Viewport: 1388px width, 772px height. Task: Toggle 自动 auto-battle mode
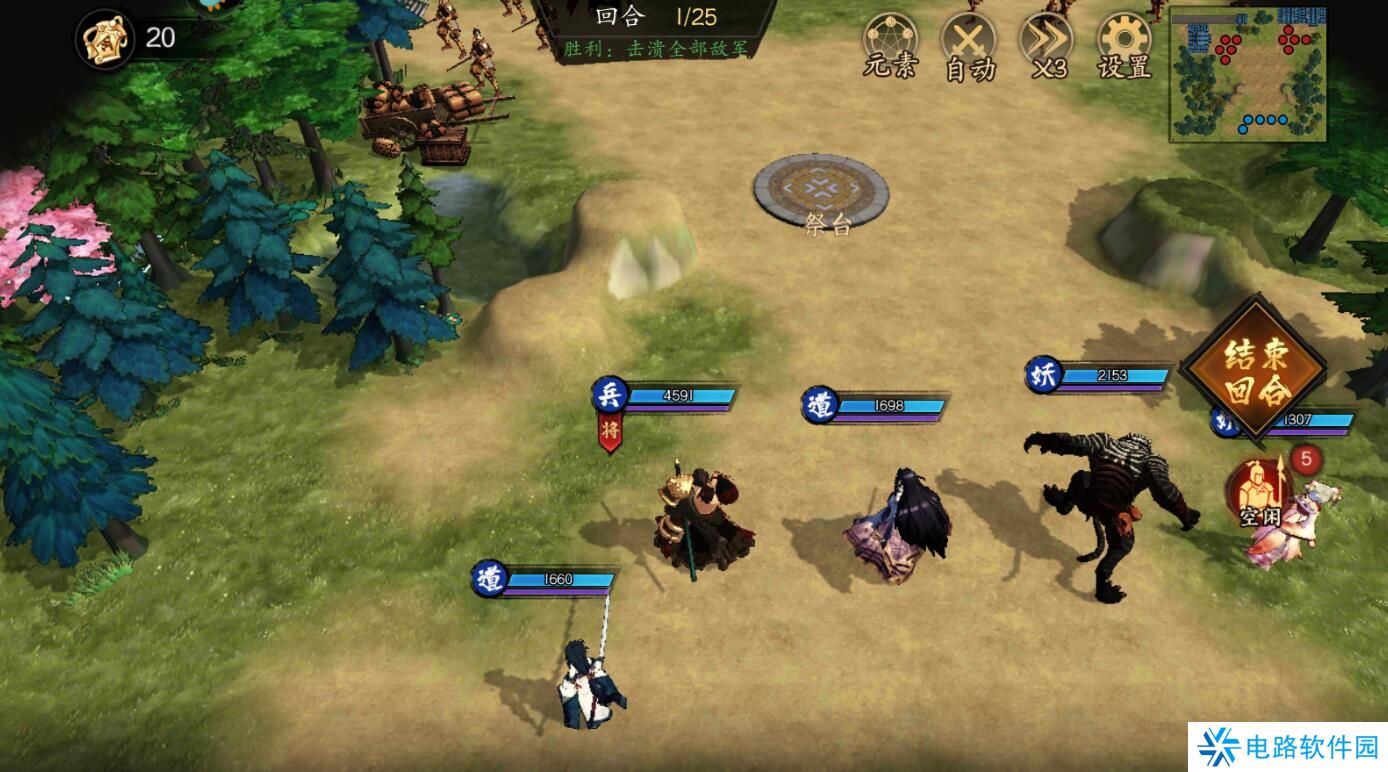pyautogui.click(x=969, y=46)
